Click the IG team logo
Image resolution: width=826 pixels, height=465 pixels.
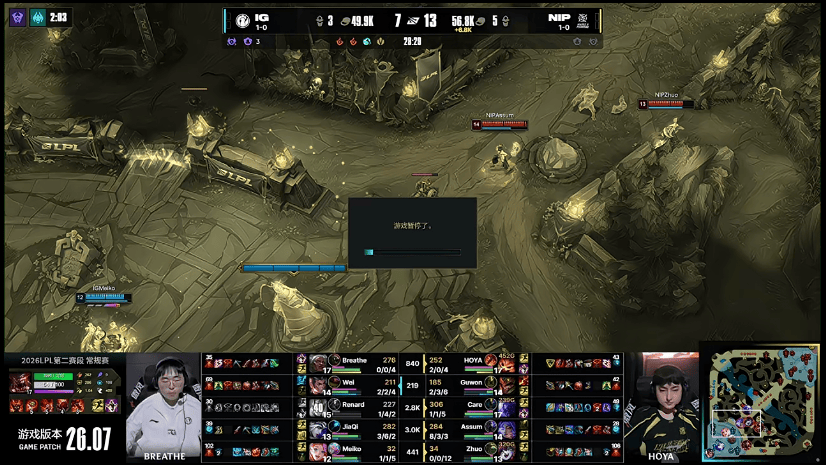[245, 20]
